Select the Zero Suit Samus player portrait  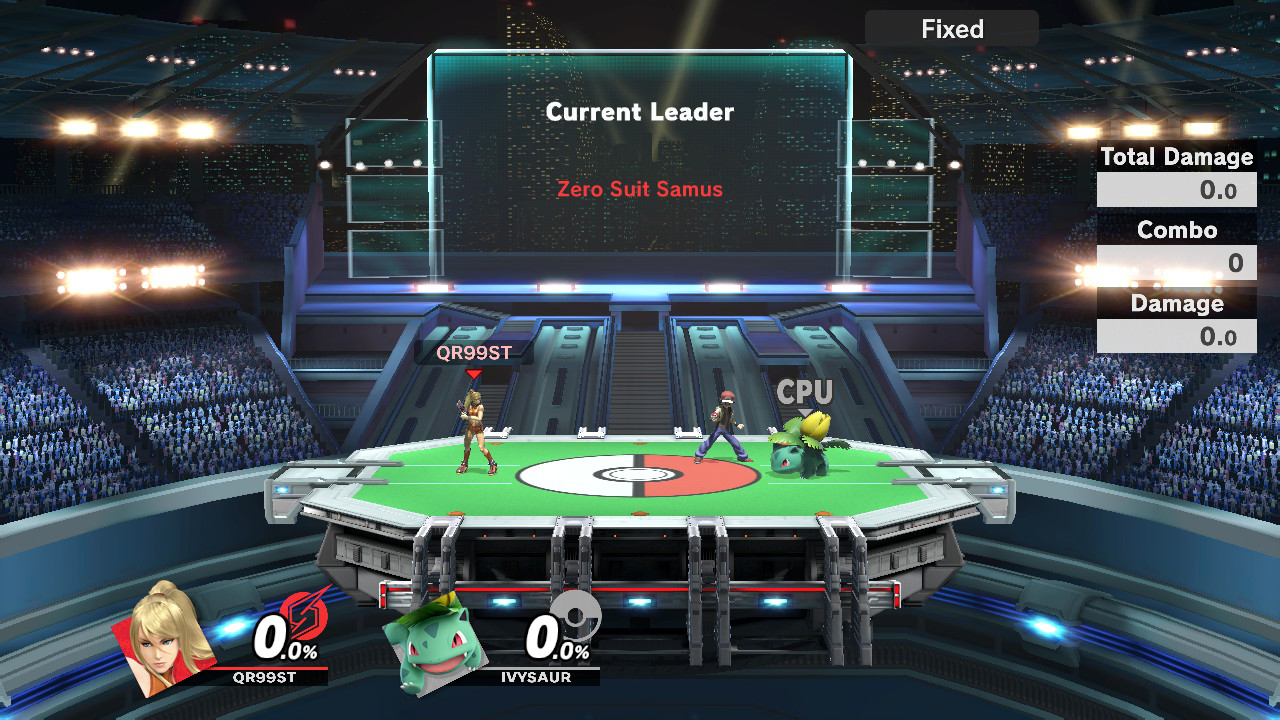click(164, 638)
